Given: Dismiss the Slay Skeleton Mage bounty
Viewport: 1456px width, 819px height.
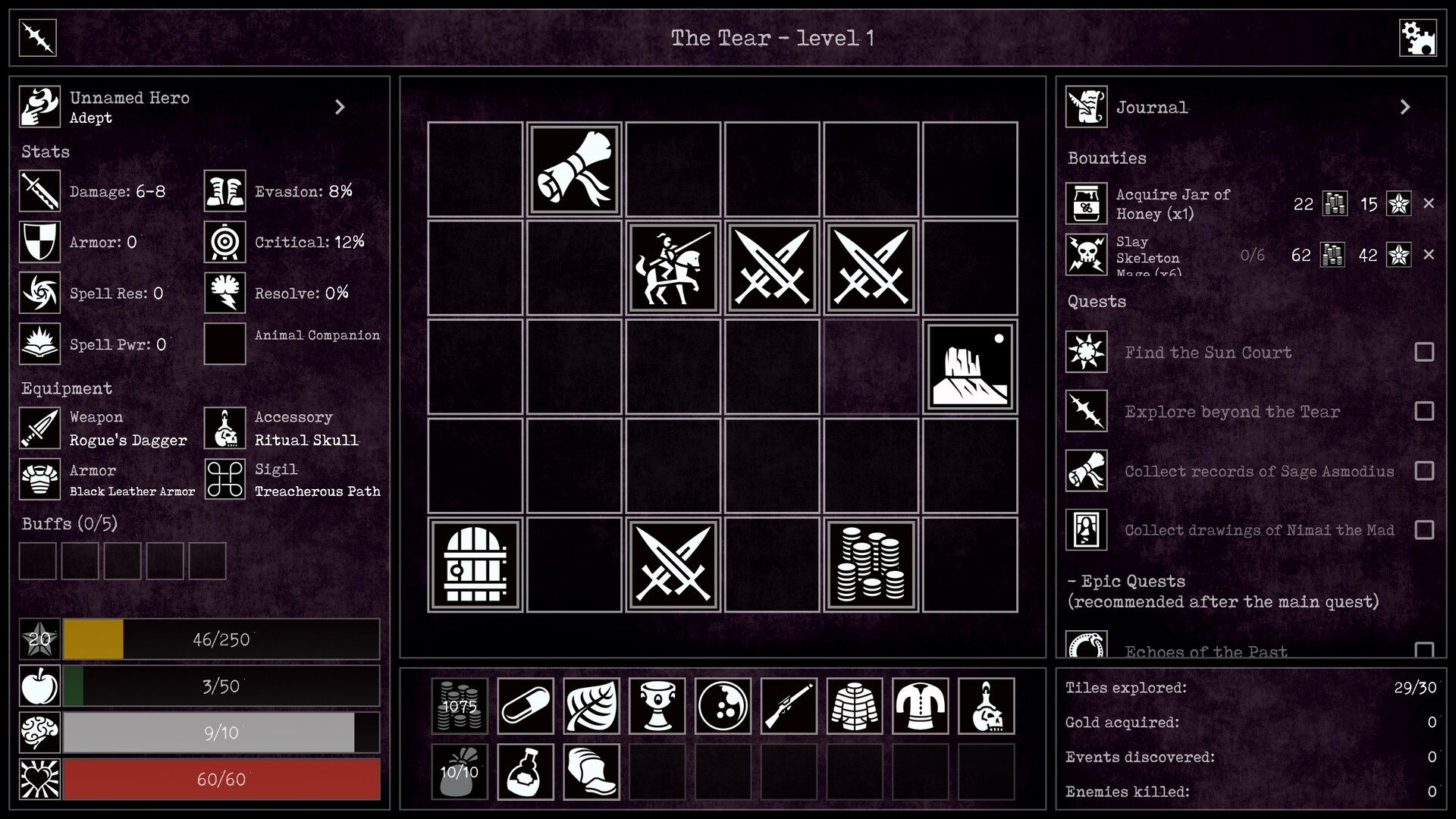Looking at the screenshot, I should pyautogui.click(x=1430, y=255).
